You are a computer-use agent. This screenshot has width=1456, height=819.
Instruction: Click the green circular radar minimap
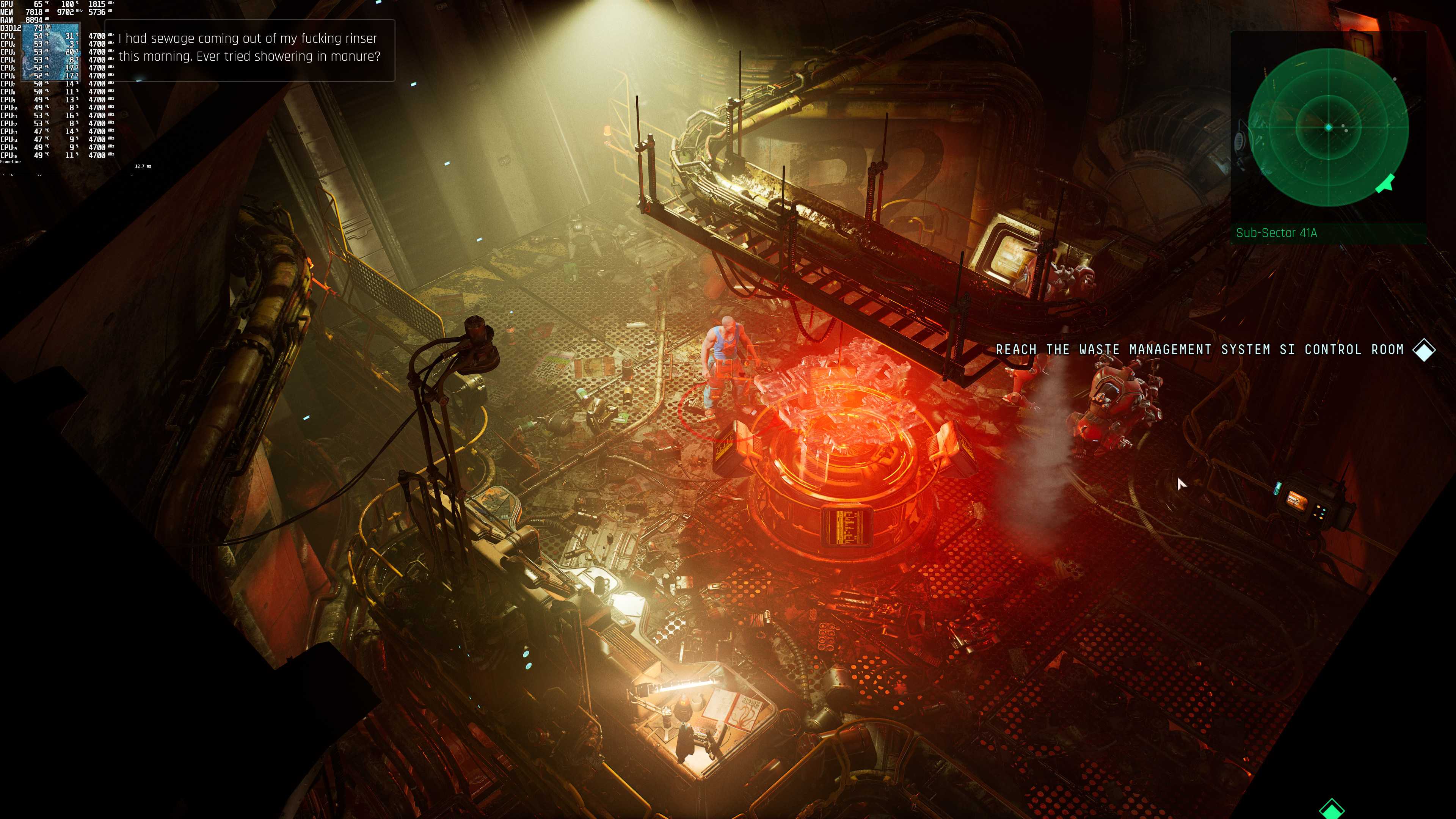coord(1328,127)
